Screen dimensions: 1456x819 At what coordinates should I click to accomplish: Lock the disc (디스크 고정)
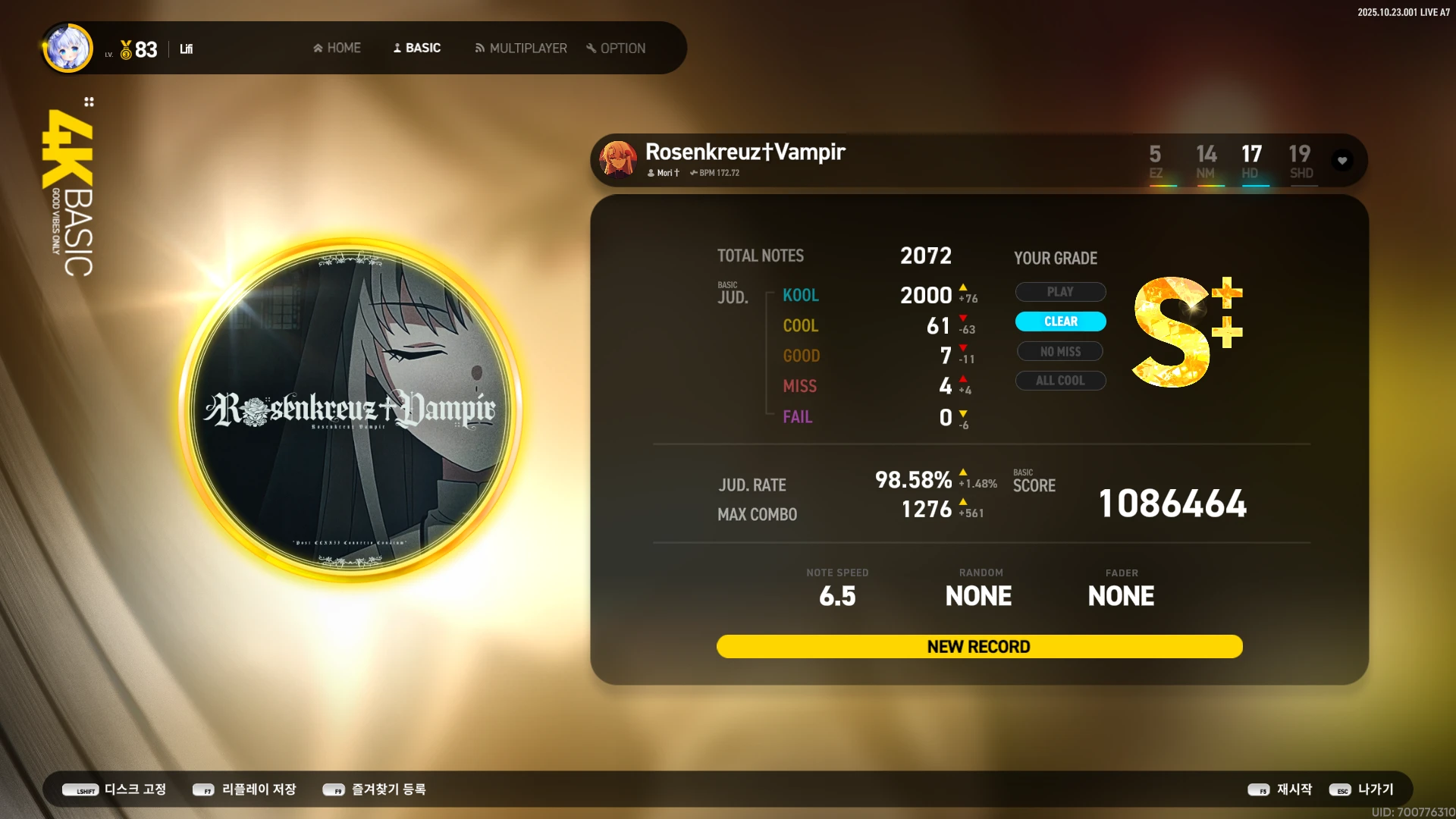coord(115,789)
